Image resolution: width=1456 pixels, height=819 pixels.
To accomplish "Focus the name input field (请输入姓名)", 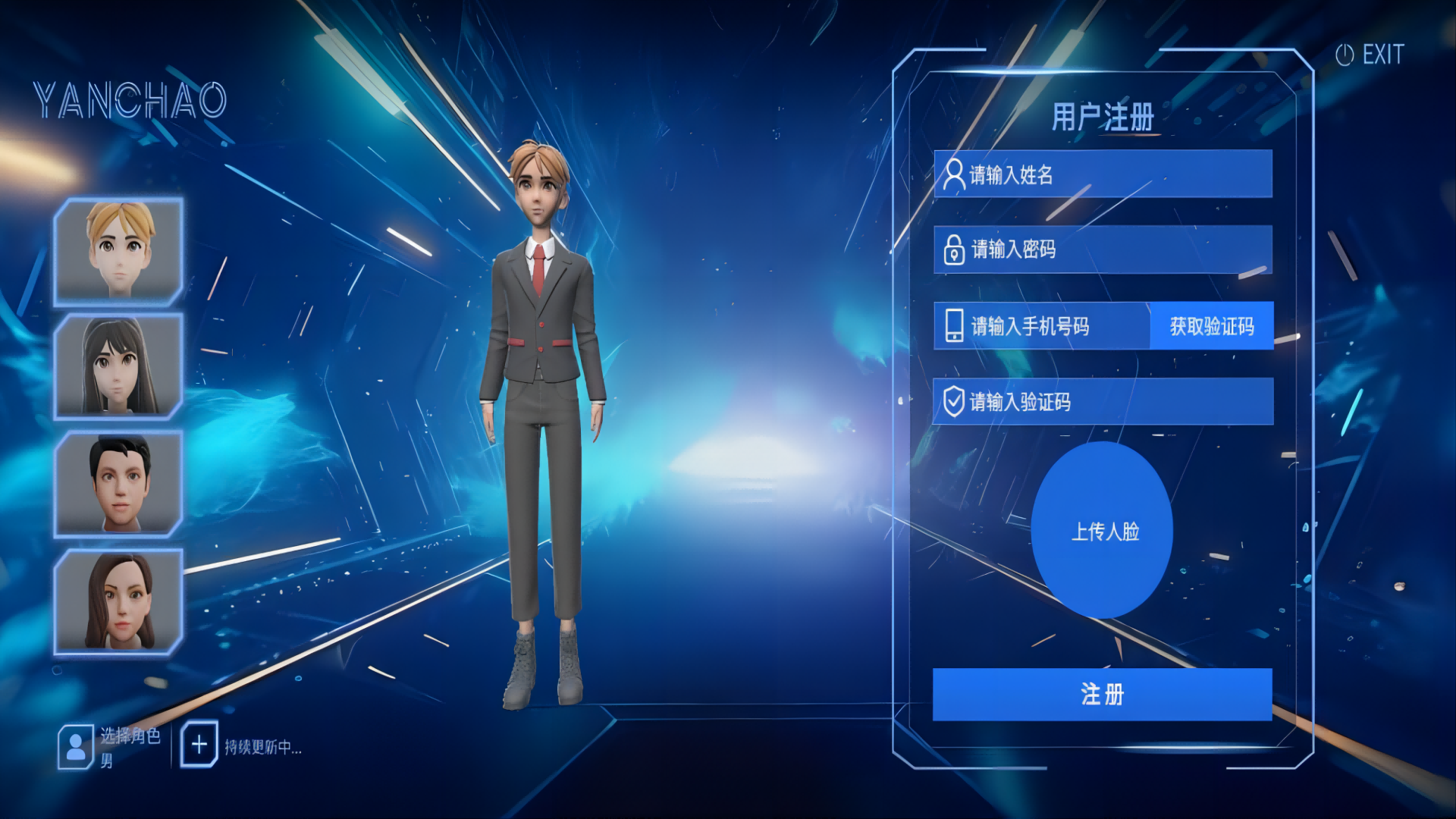I will click(1103, 174).
